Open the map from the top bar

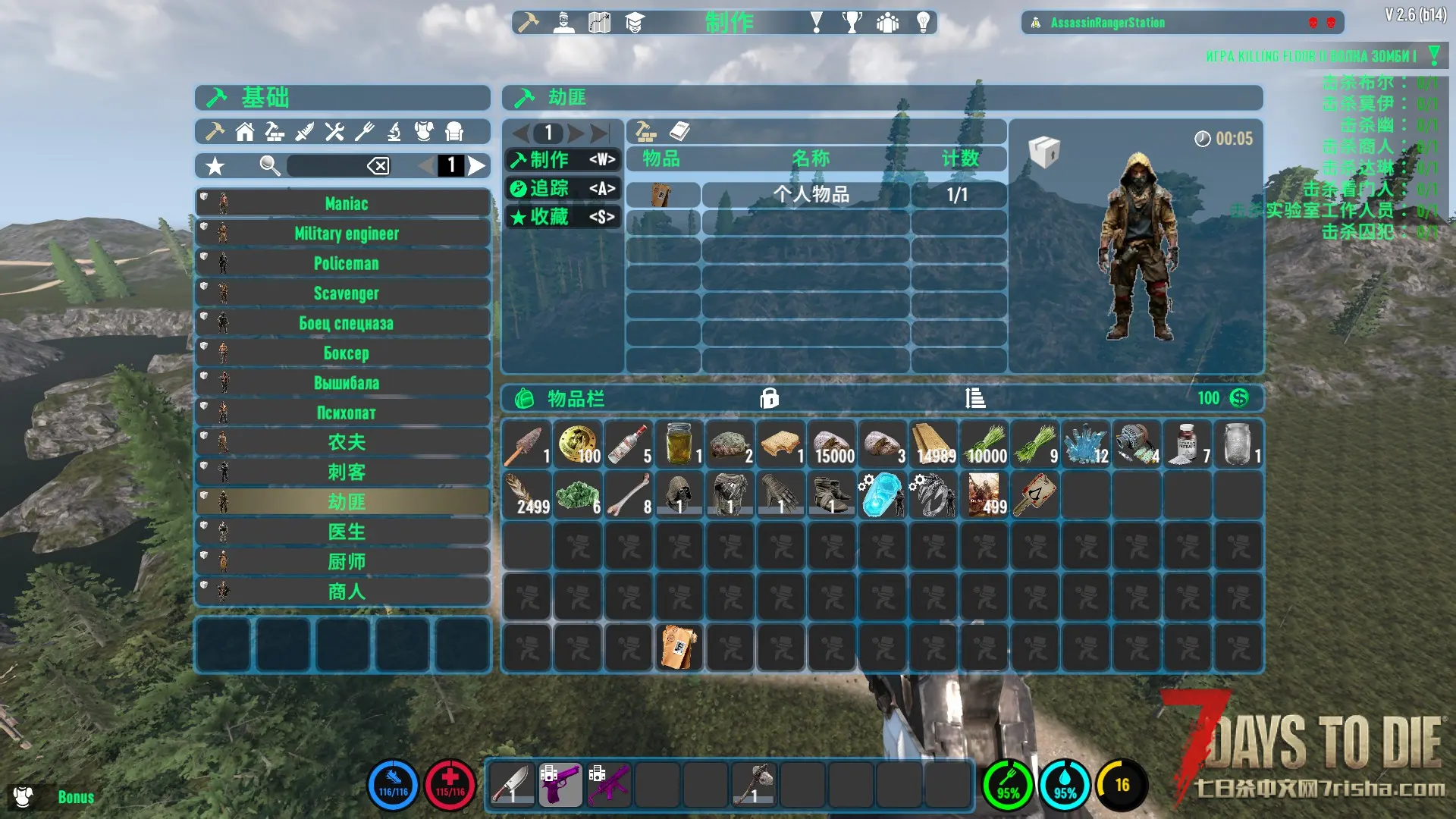599,23
